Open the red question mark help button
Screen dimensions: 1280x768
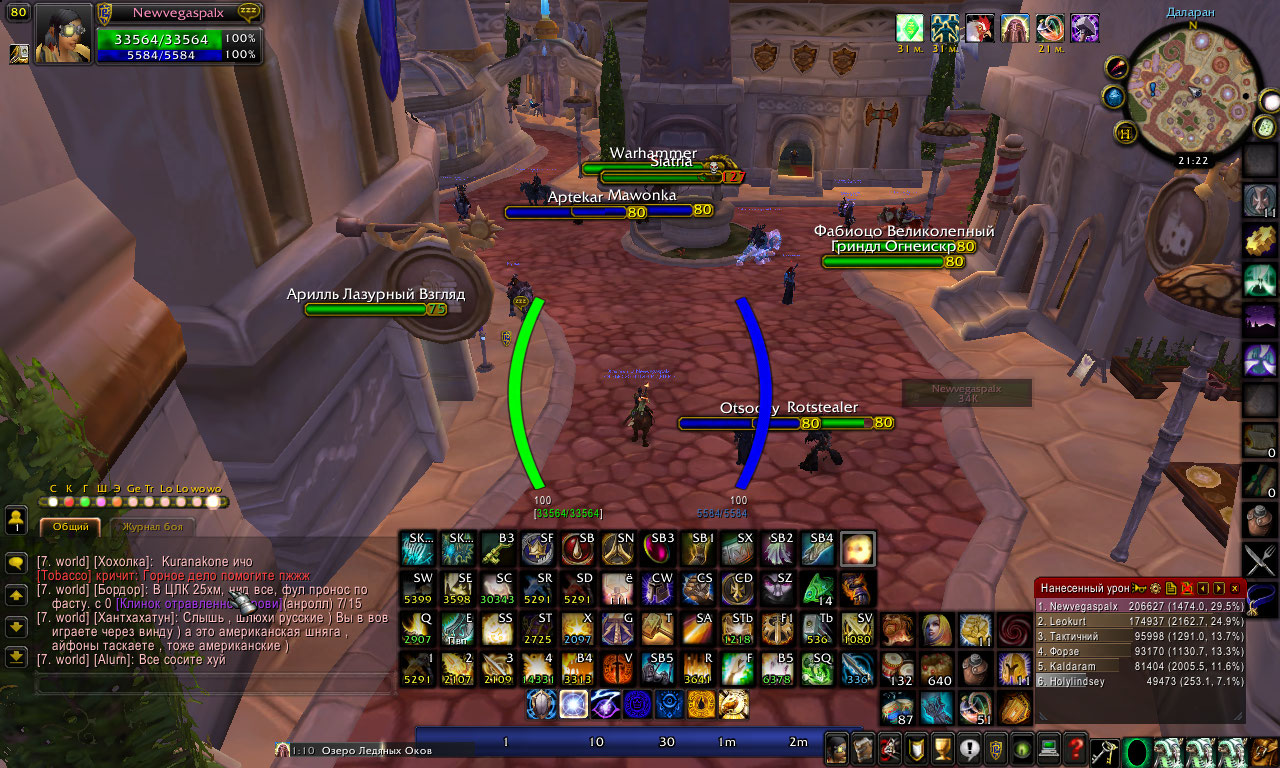pos(1075,747)
